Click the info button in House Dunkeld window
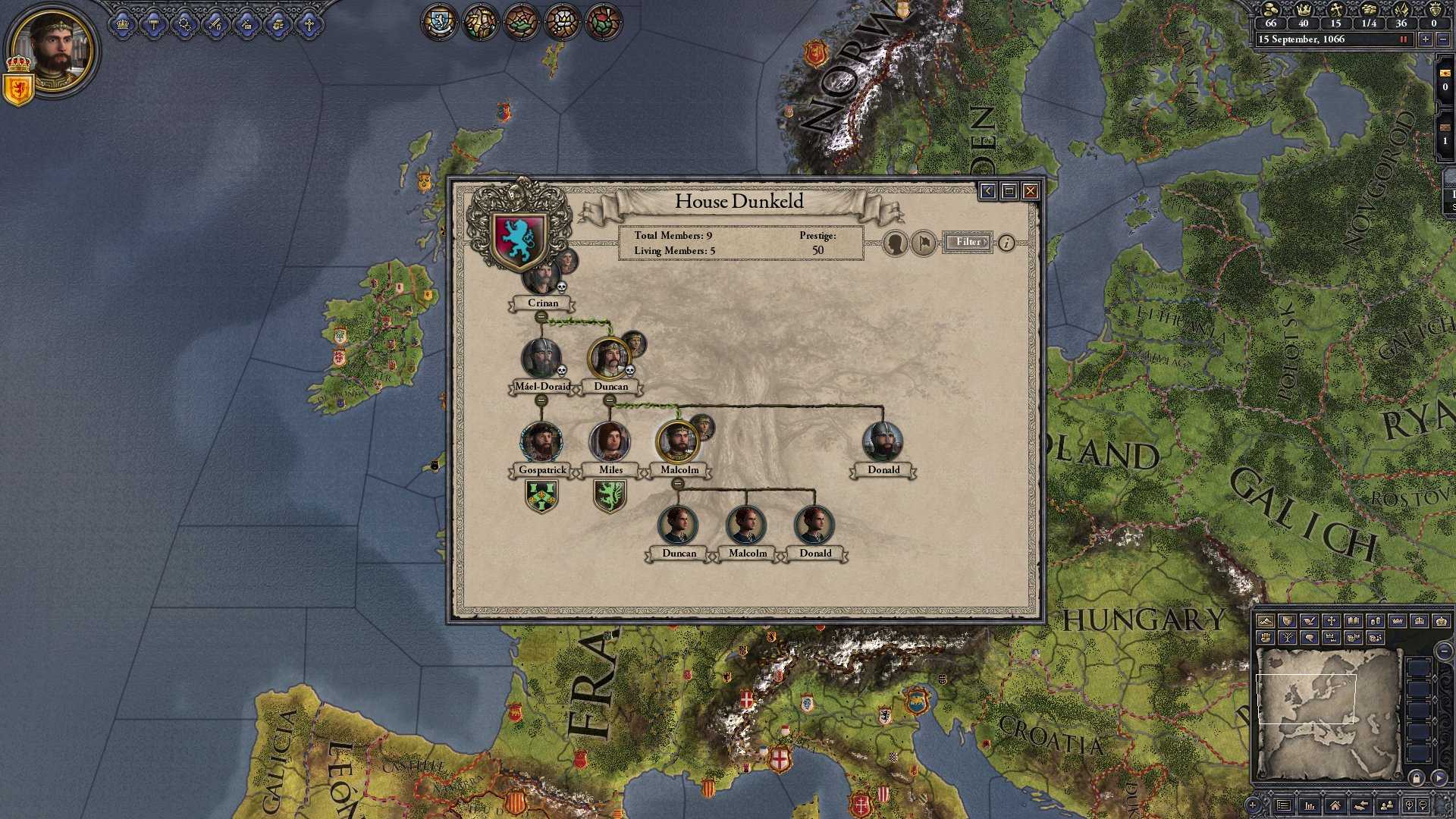The width and height of the screenshot is (1456, 819). pos(1007,243)
